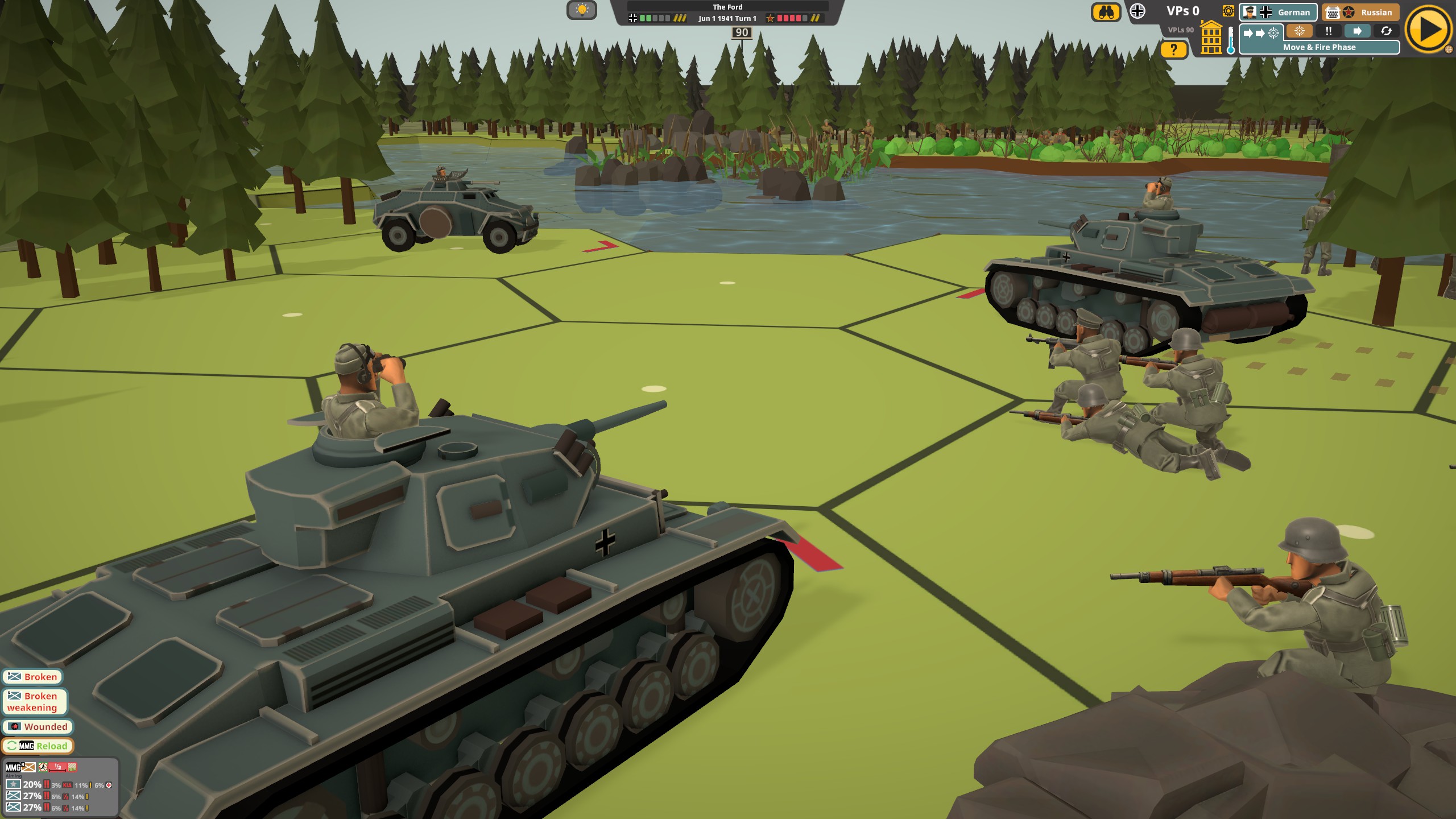Open help with the question mark button
The height and width of the screenshot is (819, 1456).
coord(1174,50)
